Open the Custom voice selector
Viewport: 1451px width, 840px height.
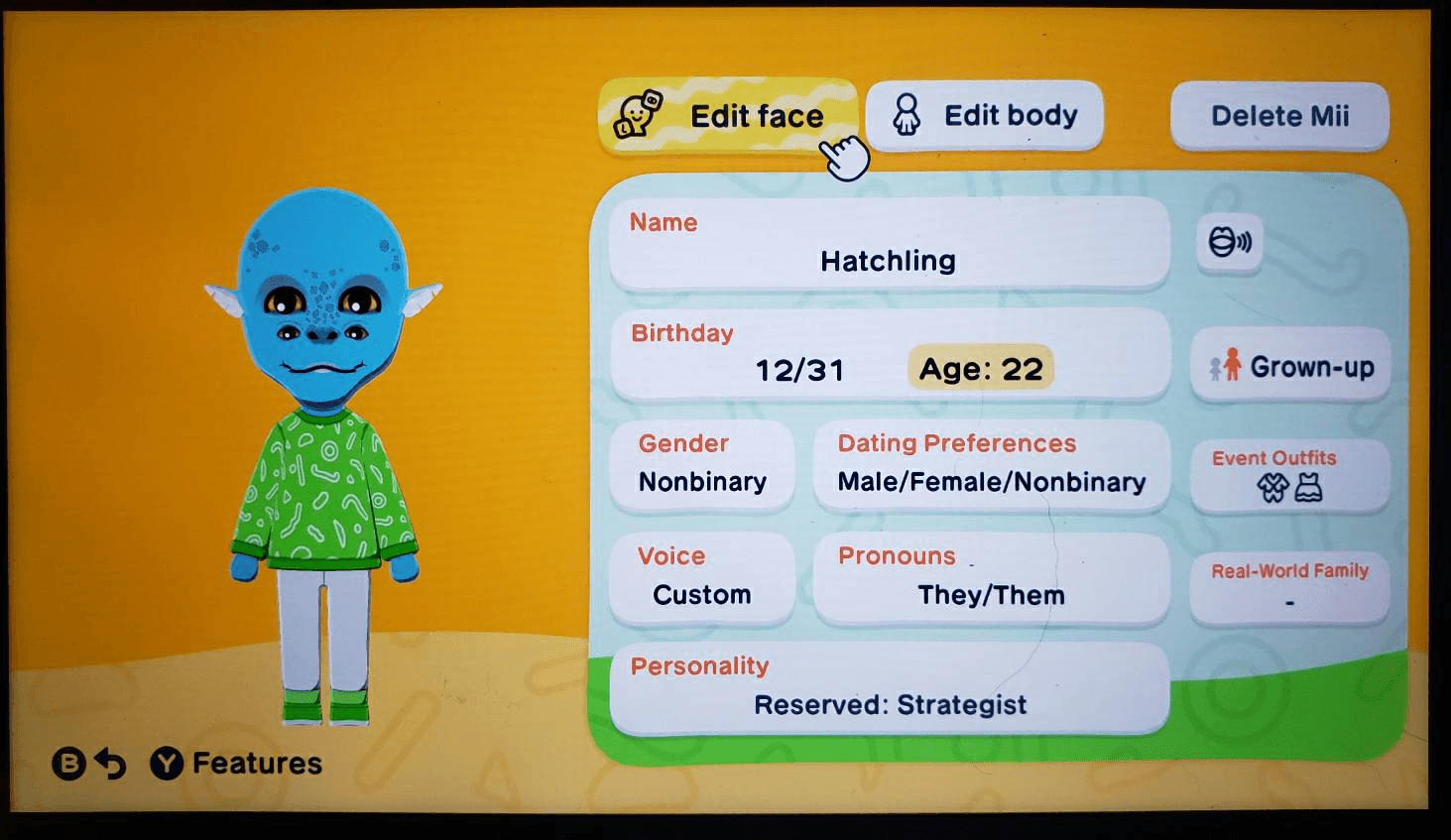pos(701,576)
